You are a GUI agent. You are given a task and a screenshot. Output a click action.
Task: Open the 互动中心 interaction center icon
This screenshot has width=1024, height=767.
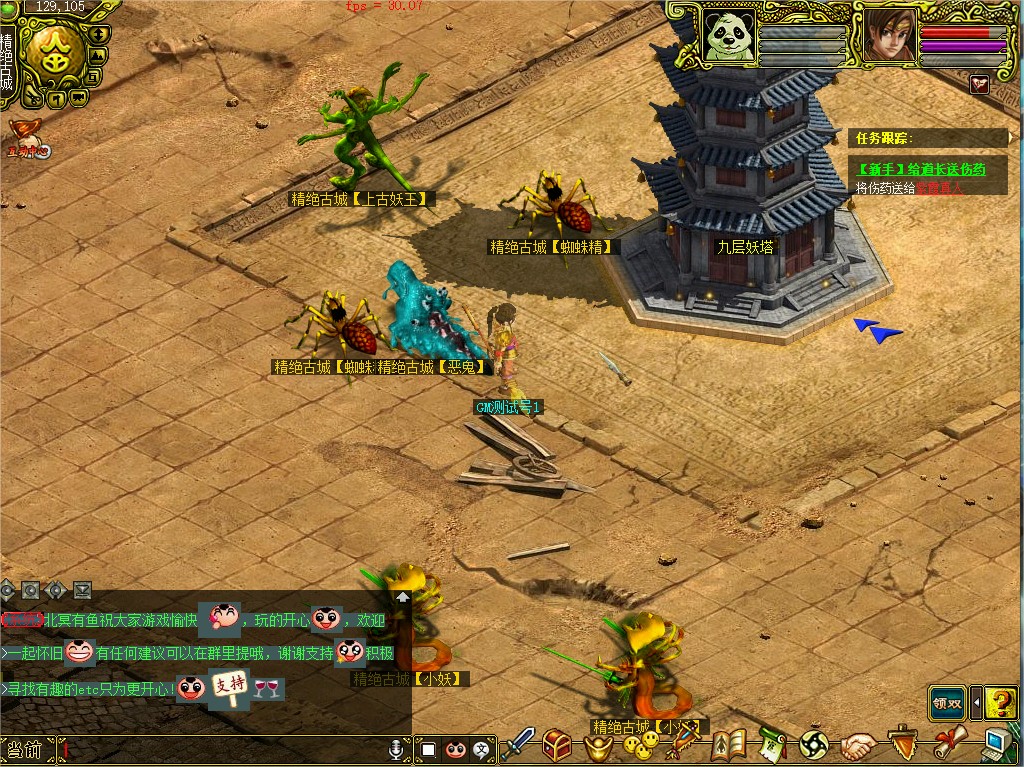27,140
